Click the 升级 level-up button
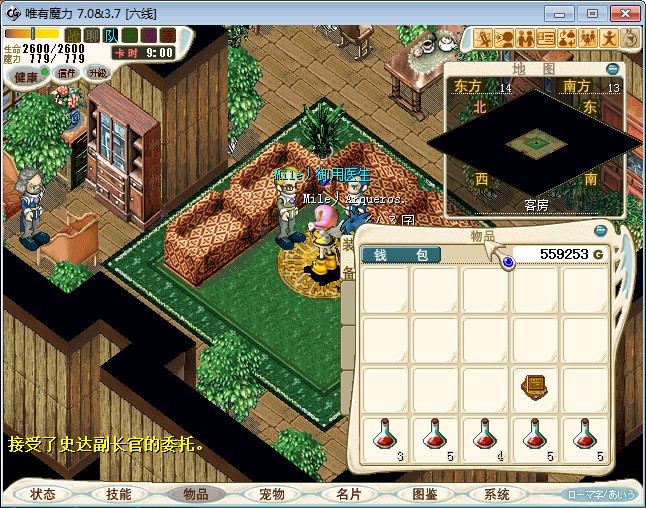The height and width of the screenshot is (508, 646). click(97, 73)
